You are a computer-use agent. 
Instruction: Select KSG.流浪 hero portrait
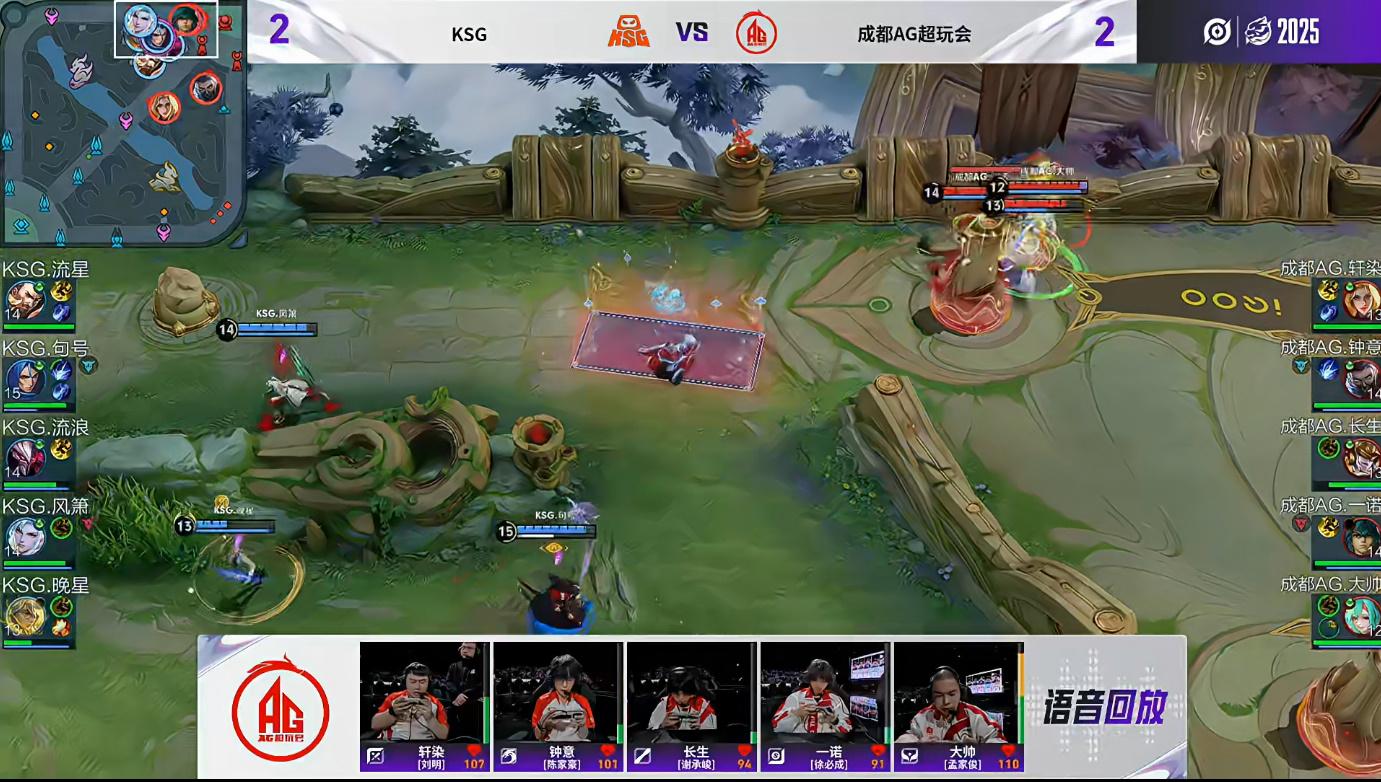(24, 459)
